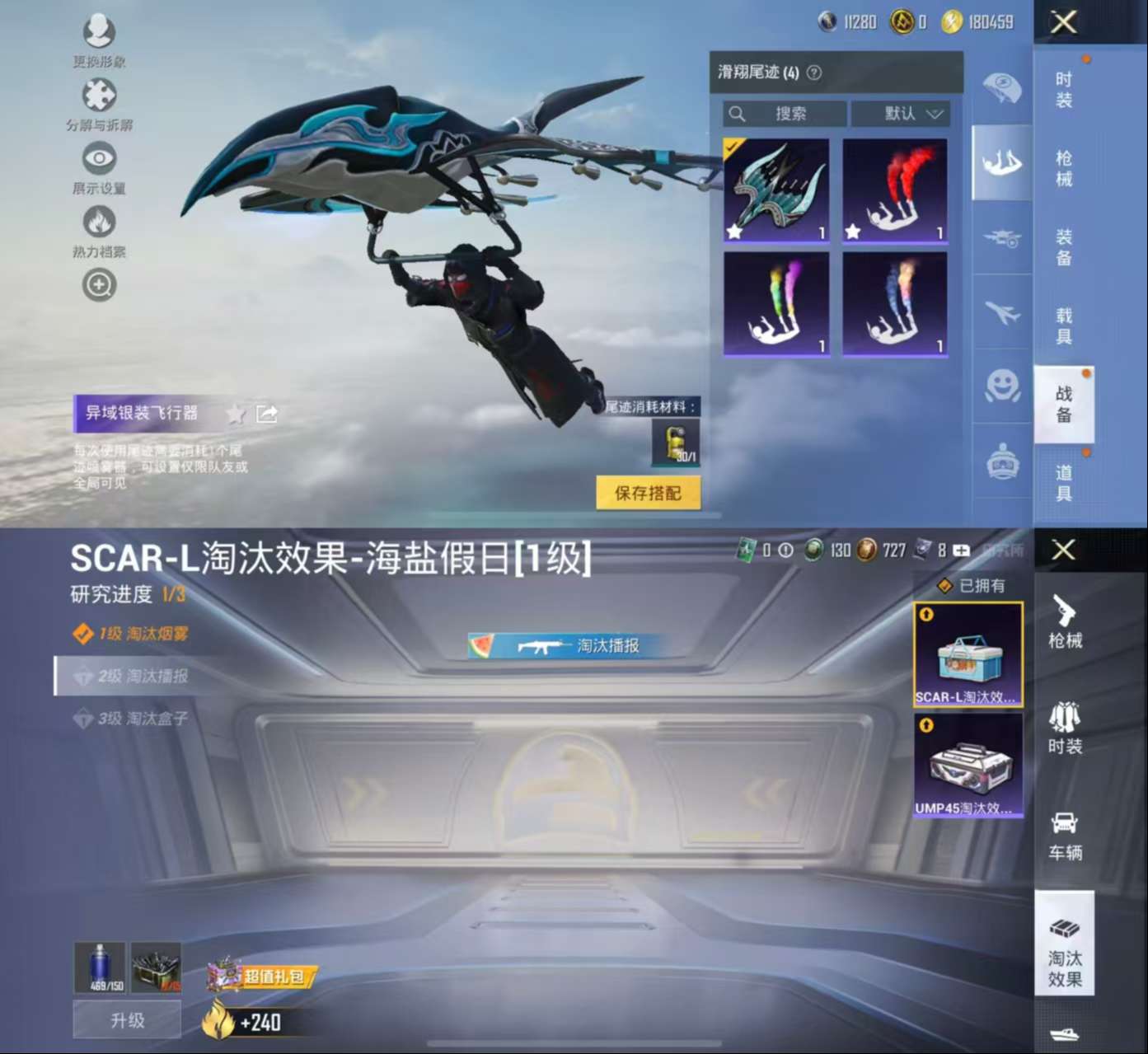Select the UMP45淘汰效果 box thumbnail
Image resolution: width=1148 pixels, height=1054 pixels.
click(x=968, y=765)
